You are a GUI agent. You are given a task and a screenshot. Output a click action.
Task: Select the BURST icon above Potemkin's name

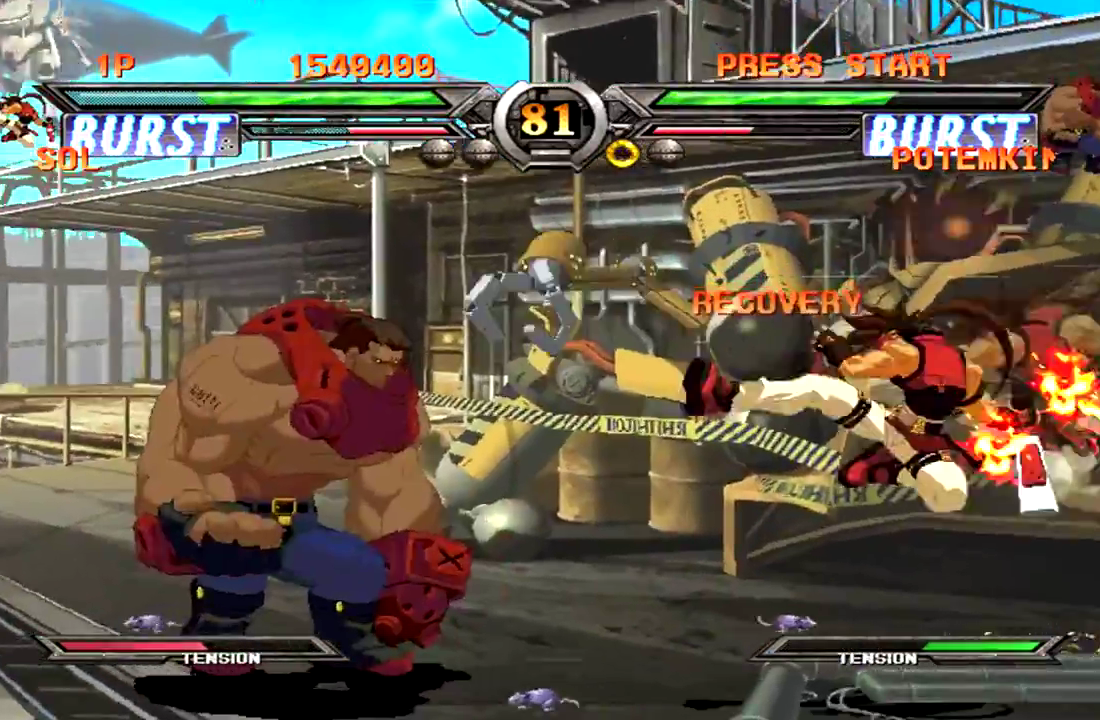[950, 135]
